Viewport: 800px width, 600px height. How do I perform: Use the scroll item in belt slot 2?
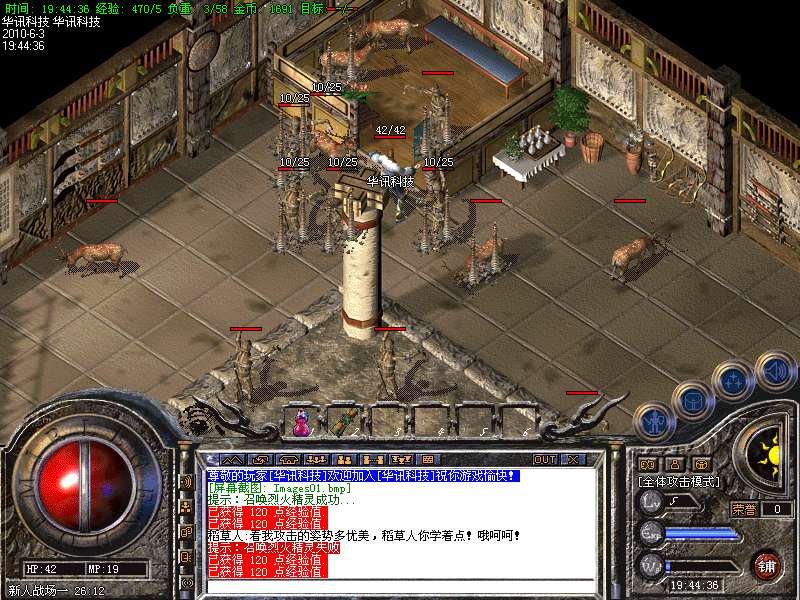point(344,423)
